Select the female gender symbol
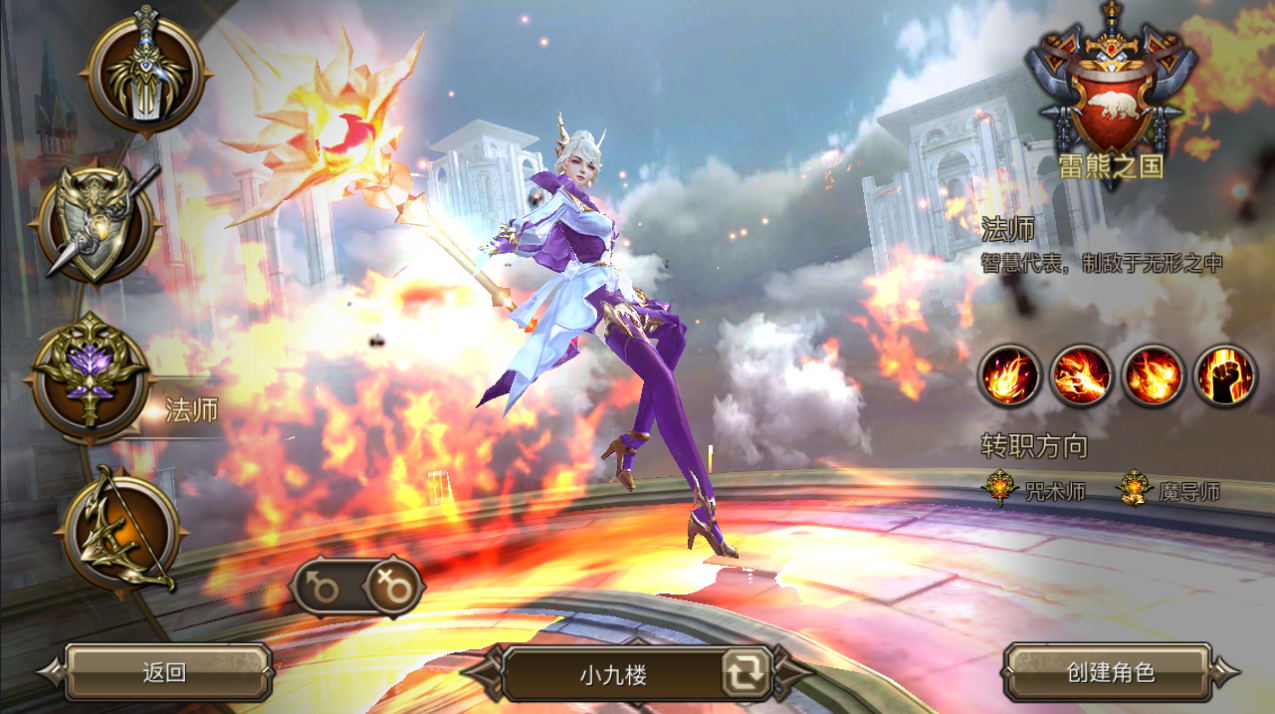Image resolution: width=1275 pixels, height=714 pixels. (393, 588)
